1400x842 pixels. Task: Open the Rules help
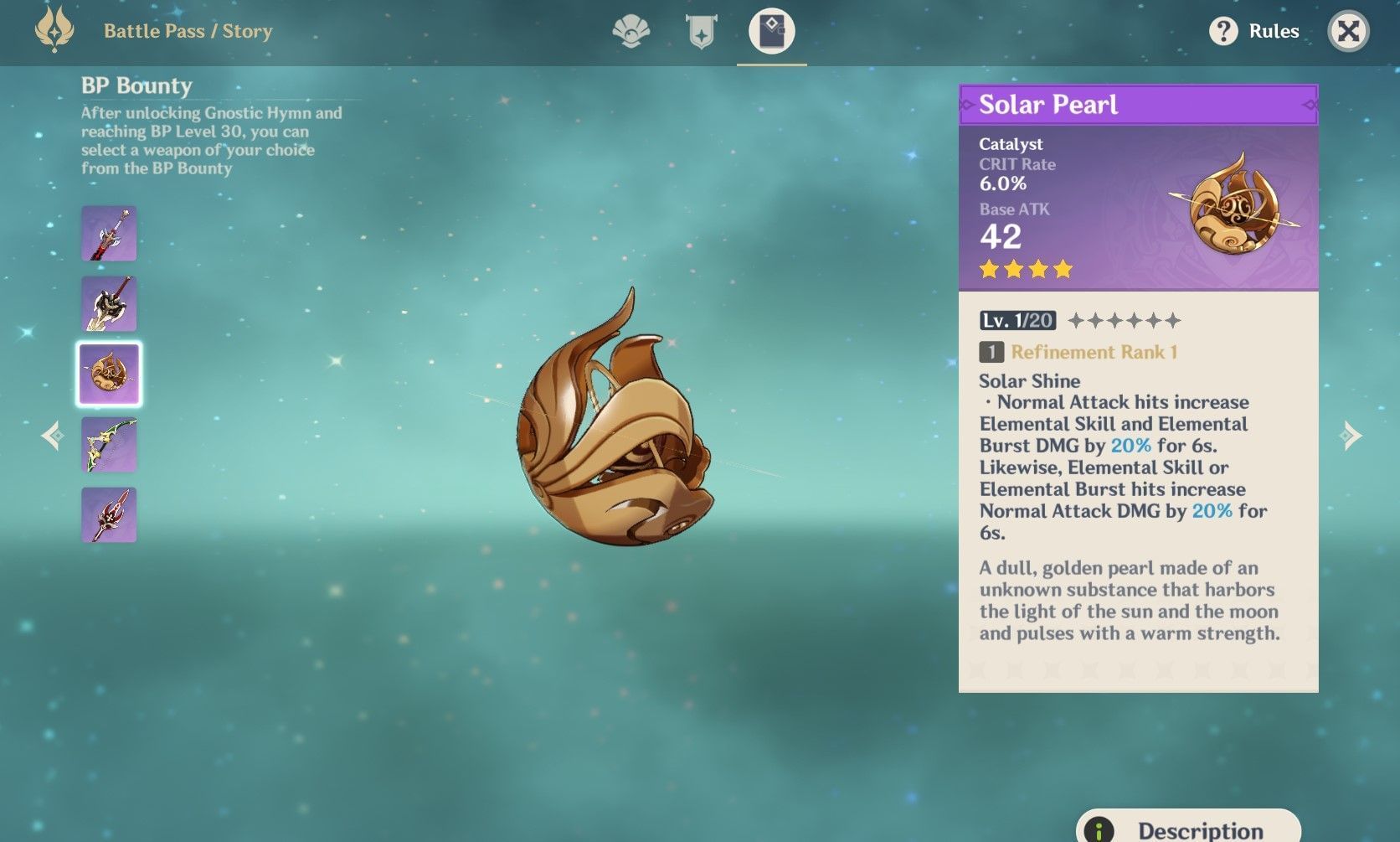pos(1253,32)
